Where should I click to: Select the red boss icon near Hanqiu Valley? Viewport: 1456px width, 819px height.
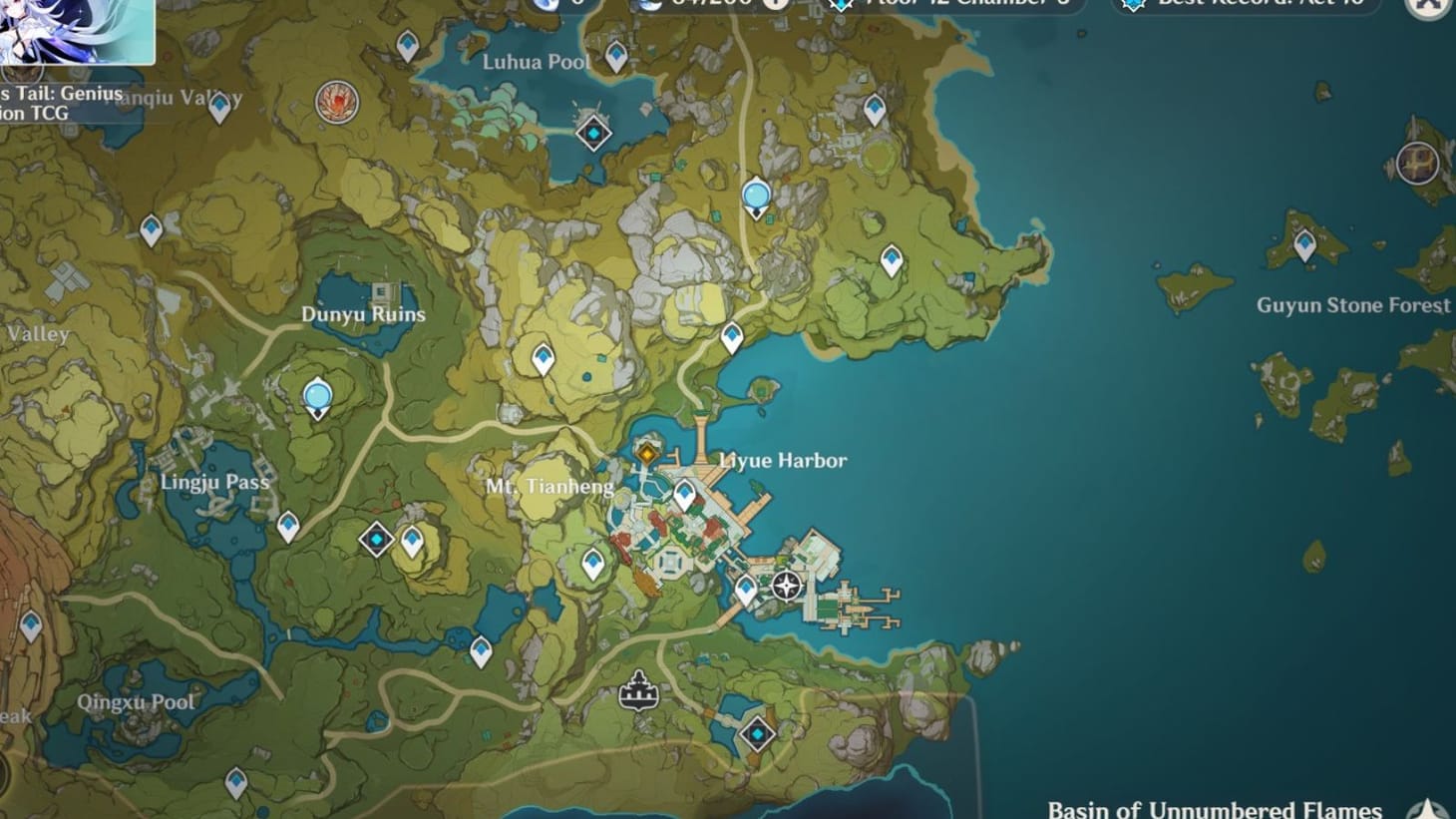tap(339, 103)
